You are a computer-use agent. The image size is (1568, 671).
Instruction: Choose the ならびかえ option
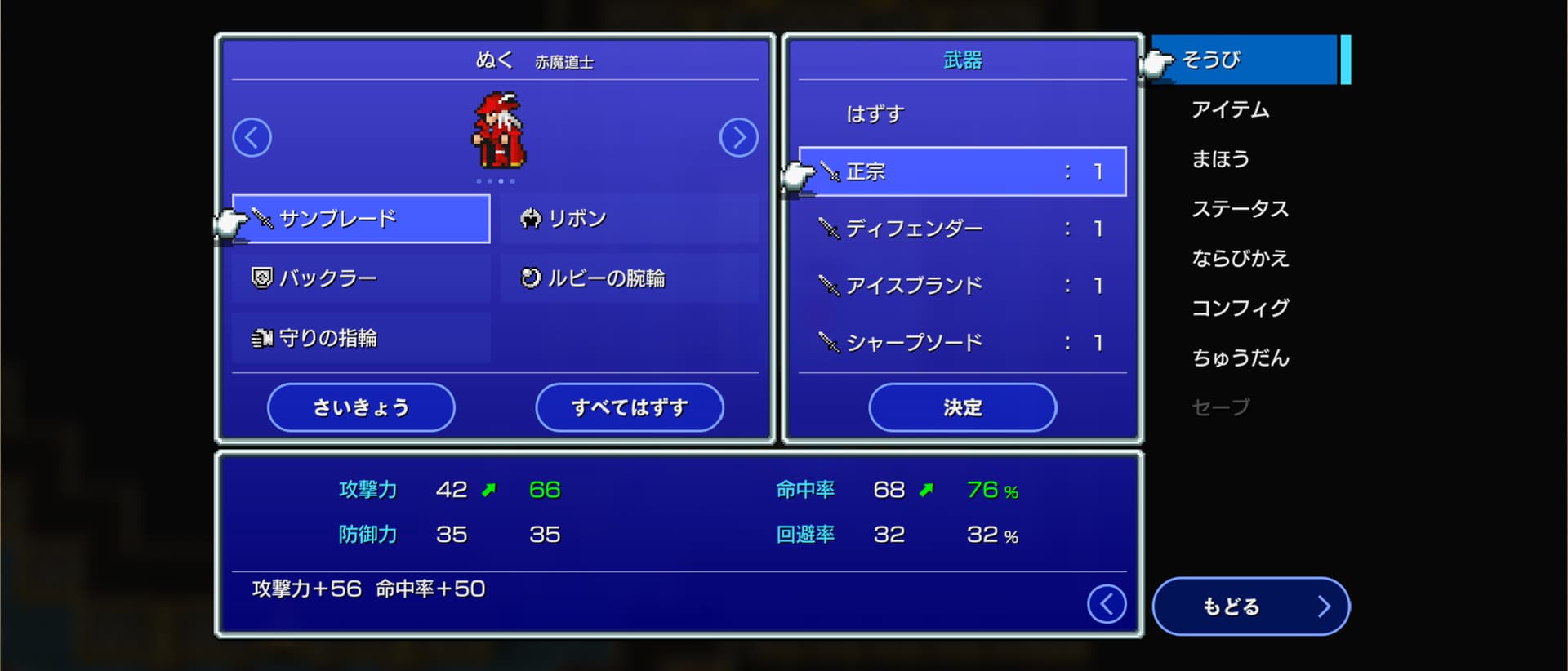click(1240, 259)
